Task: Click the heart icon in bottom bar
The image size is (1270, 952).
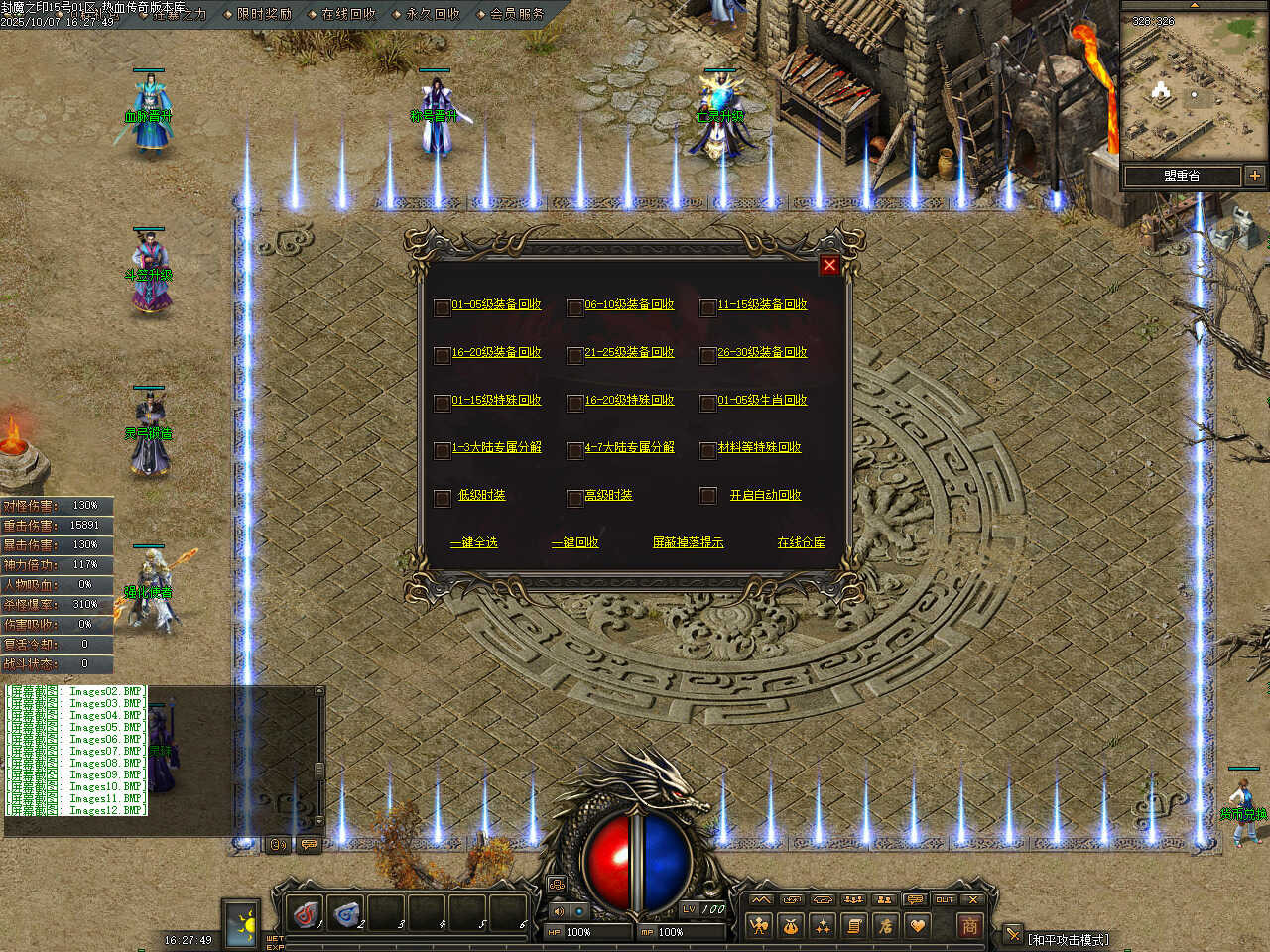Action: (x=918, y=926)
